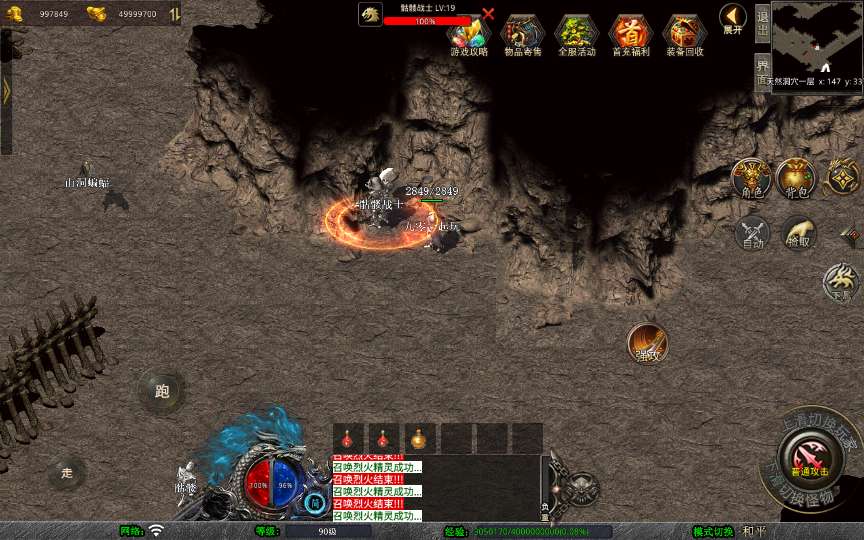Open the 首充福利 first-recharge rewards
Viewport: 864px width, 540px height.
[x=630, y=34]
